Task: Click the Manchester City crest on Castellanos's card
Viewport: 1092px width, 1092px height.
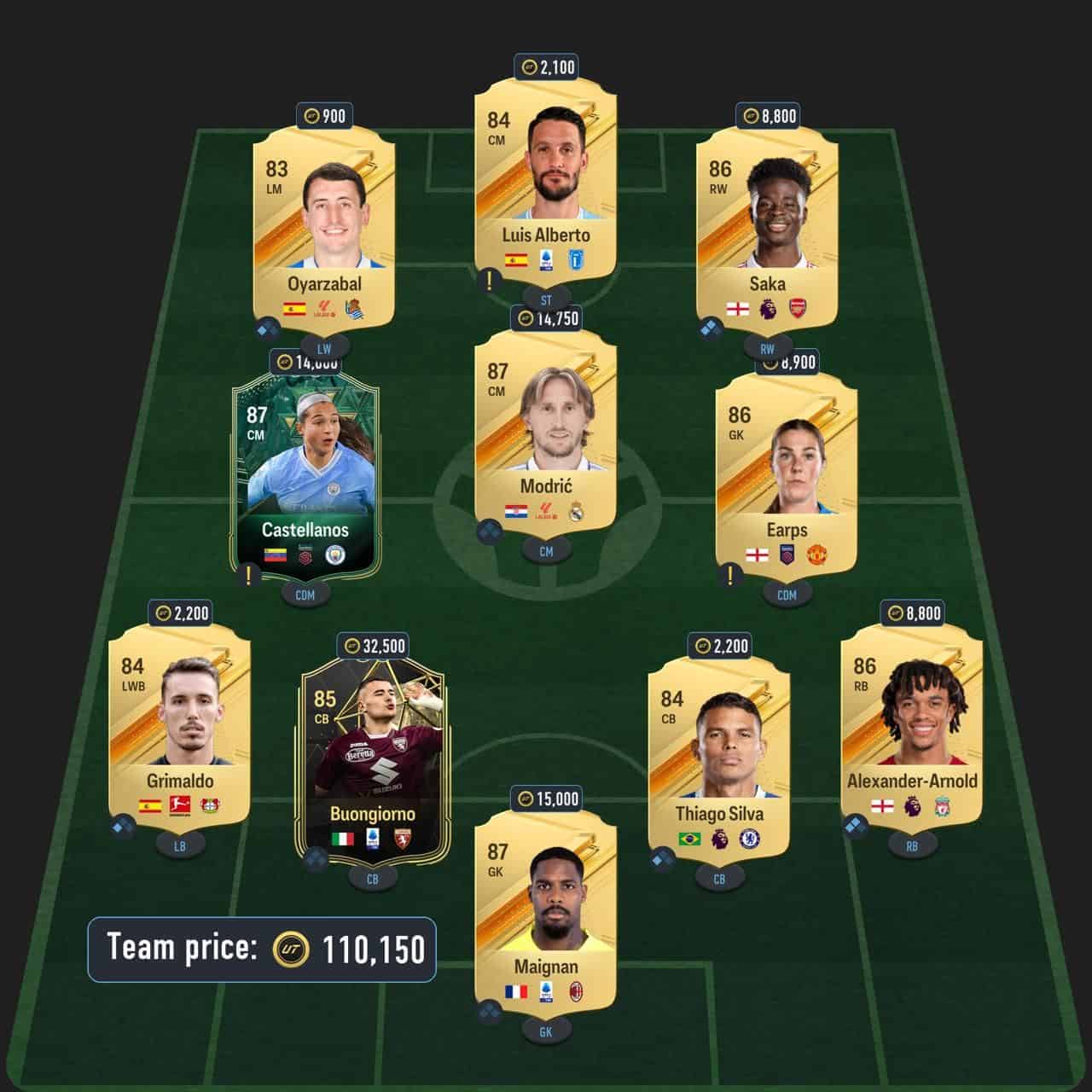Action: click(335, 555)
